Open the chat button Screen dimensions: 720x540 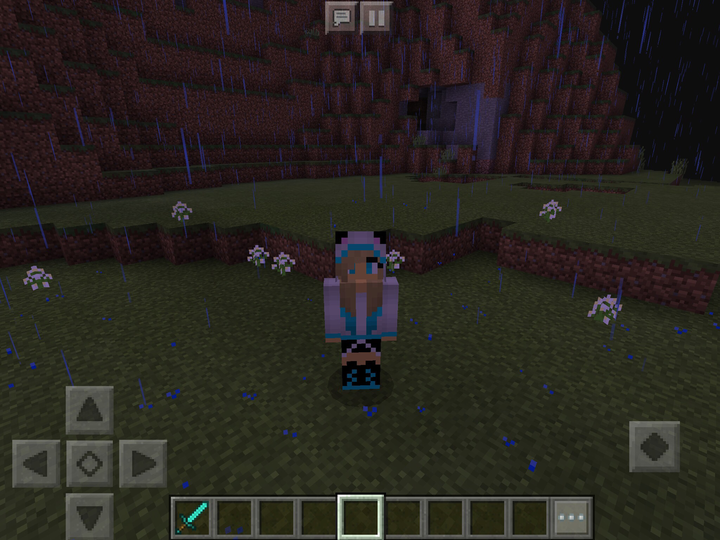[x=342, y=16]
